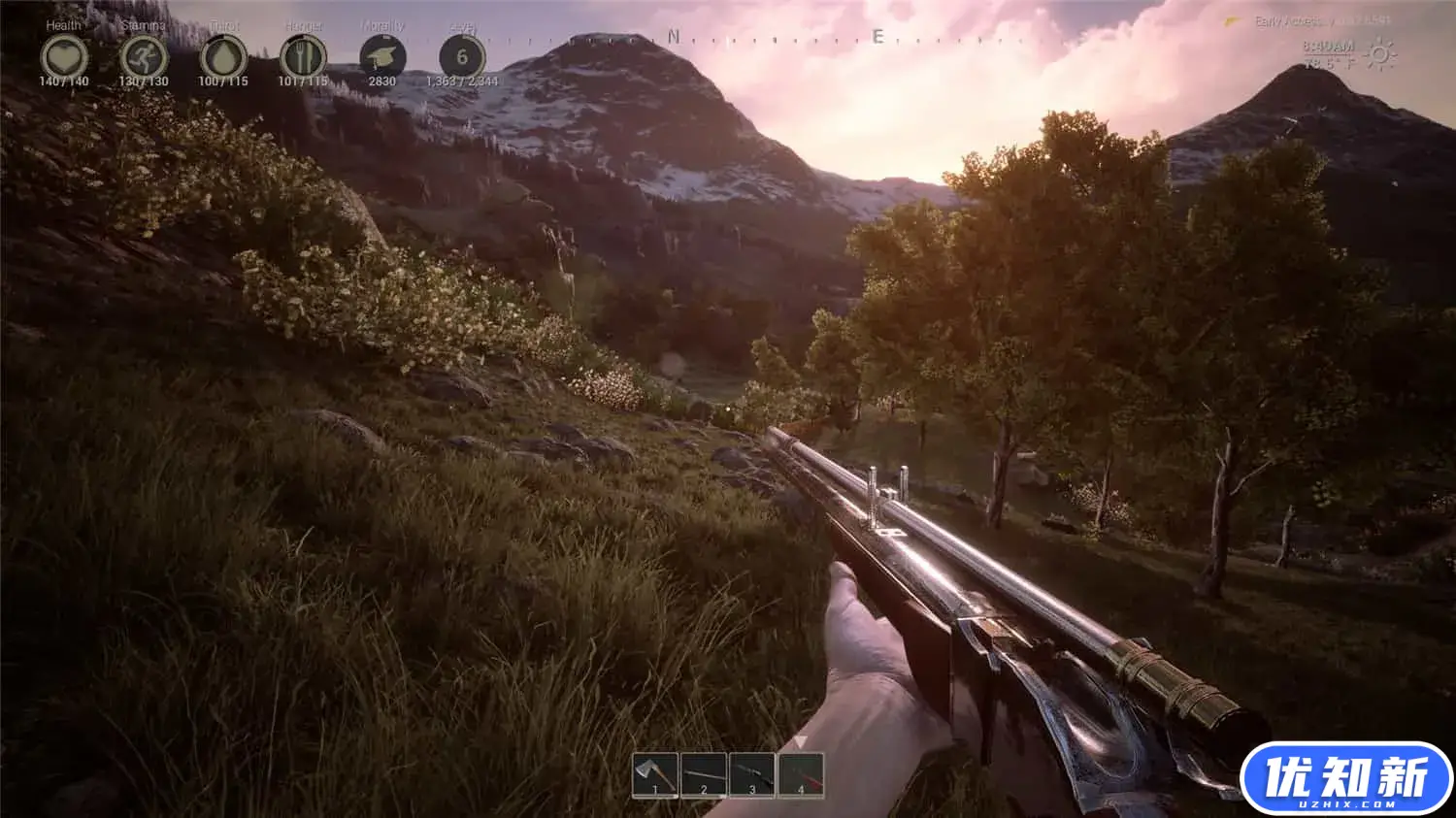Viewport: 1456px width, 818px height.
Task: Choose the firearm in hotbar slot 3
Action: click(752, 775)
